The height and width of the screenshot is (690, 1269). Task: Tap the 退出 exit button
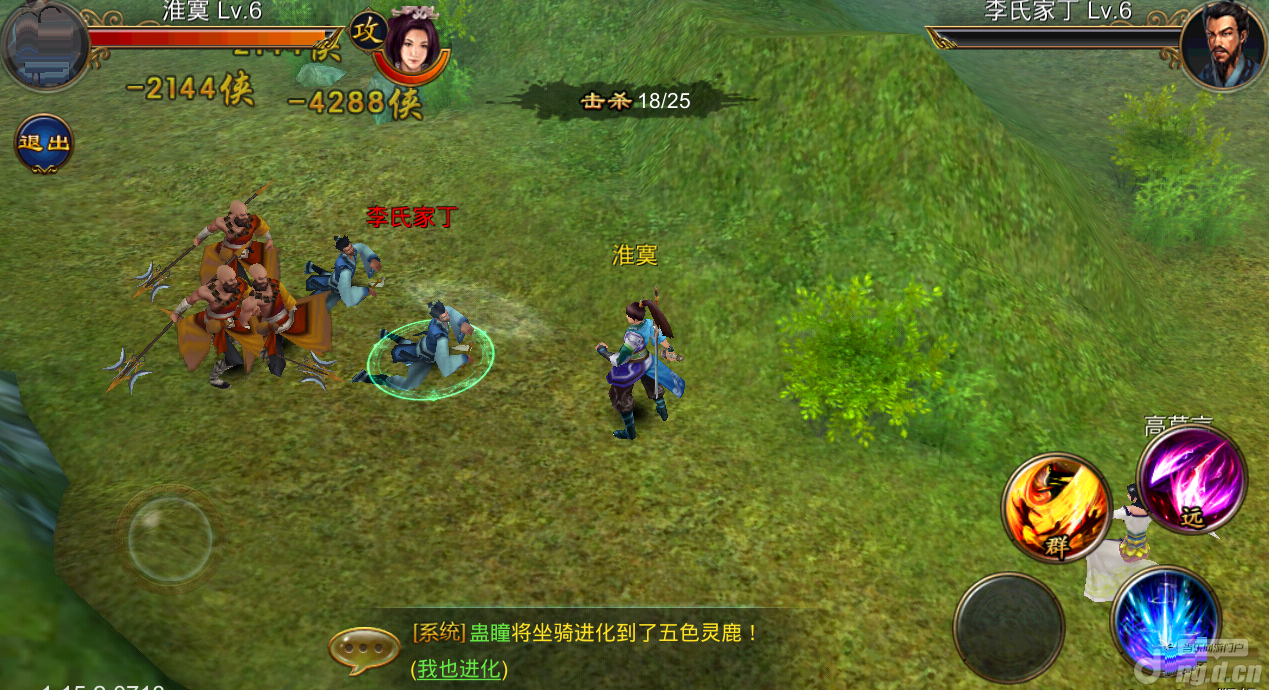pyautogui.click(x=44, y=143)
